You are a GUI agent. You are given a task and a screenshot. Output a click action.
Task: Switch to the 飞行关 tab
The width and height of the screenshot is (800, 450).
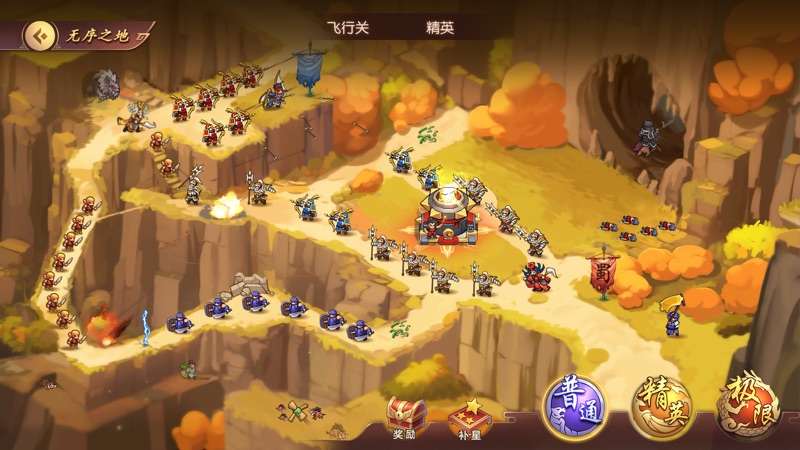(x=348, y=28)
